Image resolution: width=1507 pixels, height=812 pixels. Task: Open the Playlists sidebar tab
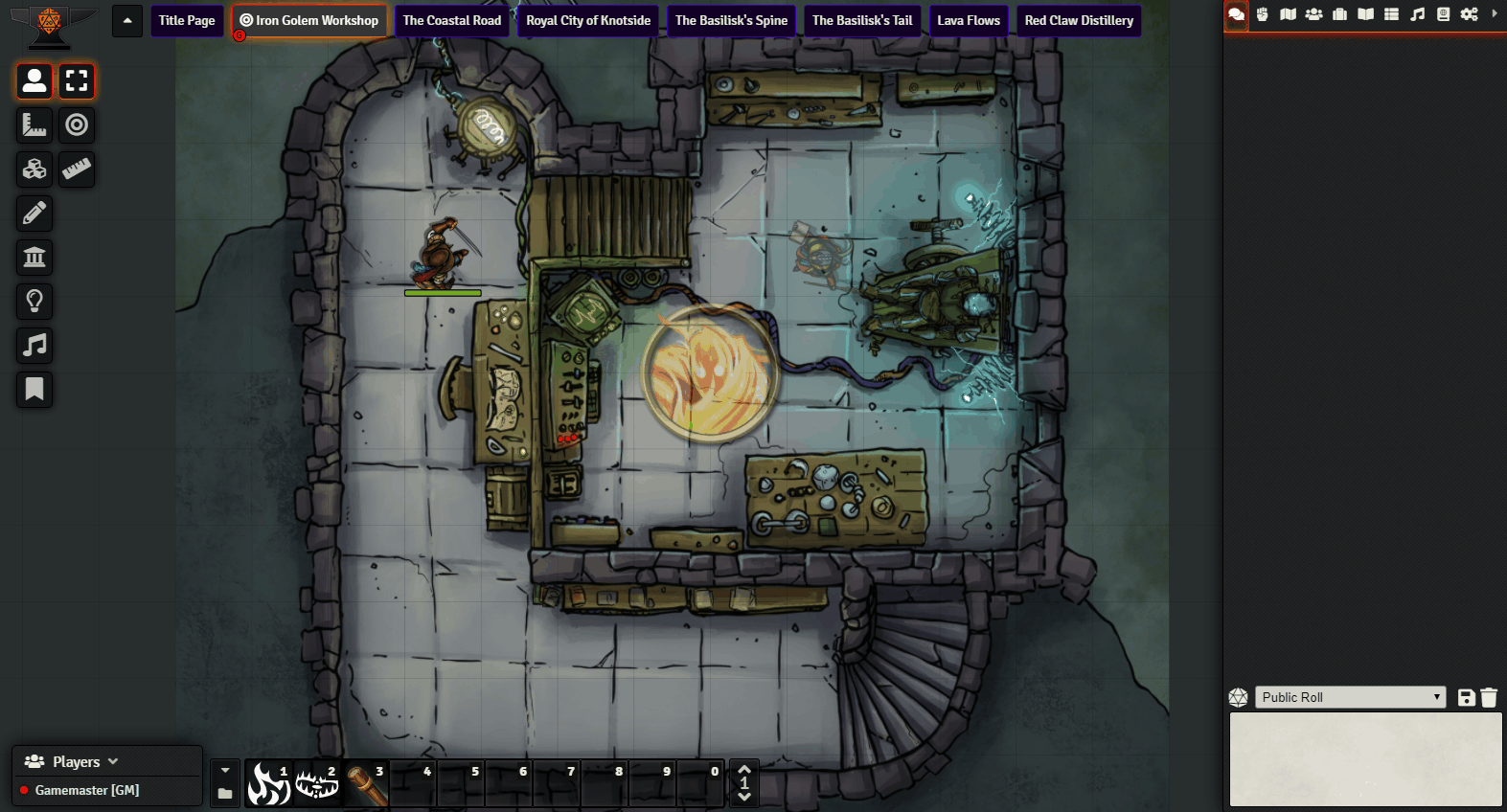point(1418,14)
